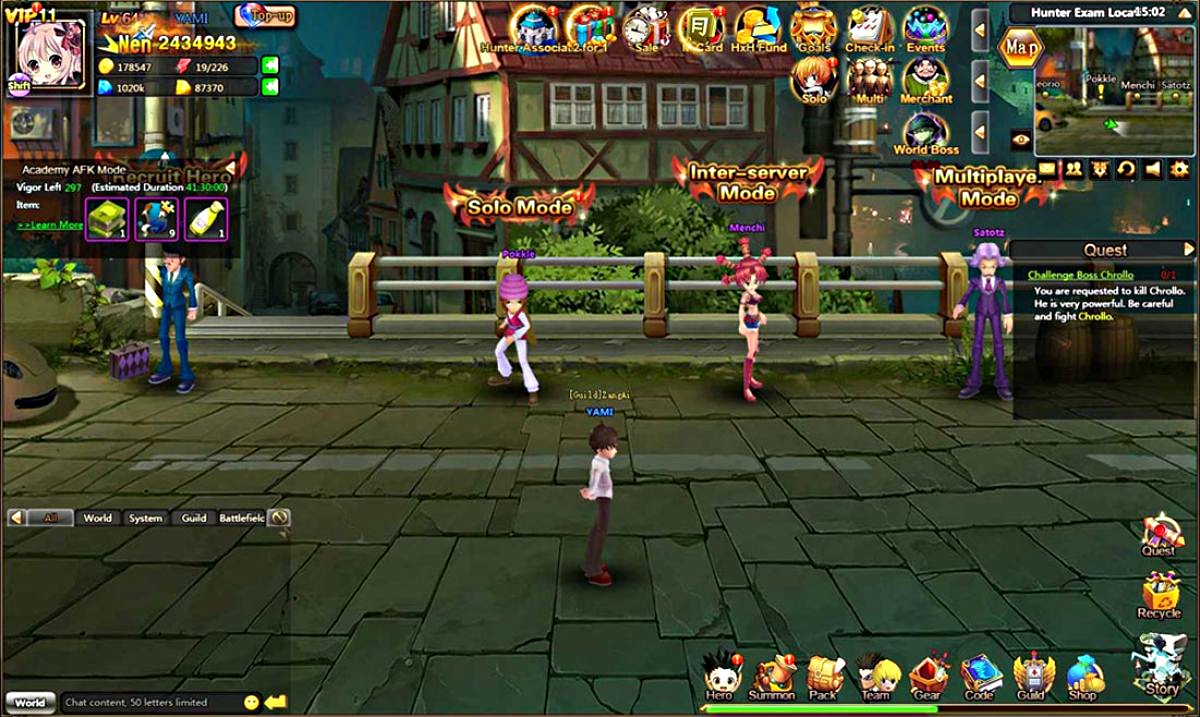The width and height of the screenshot is (1200, 717).
Task: Open the Sale clock icon
Action: (x=646, y=28)
